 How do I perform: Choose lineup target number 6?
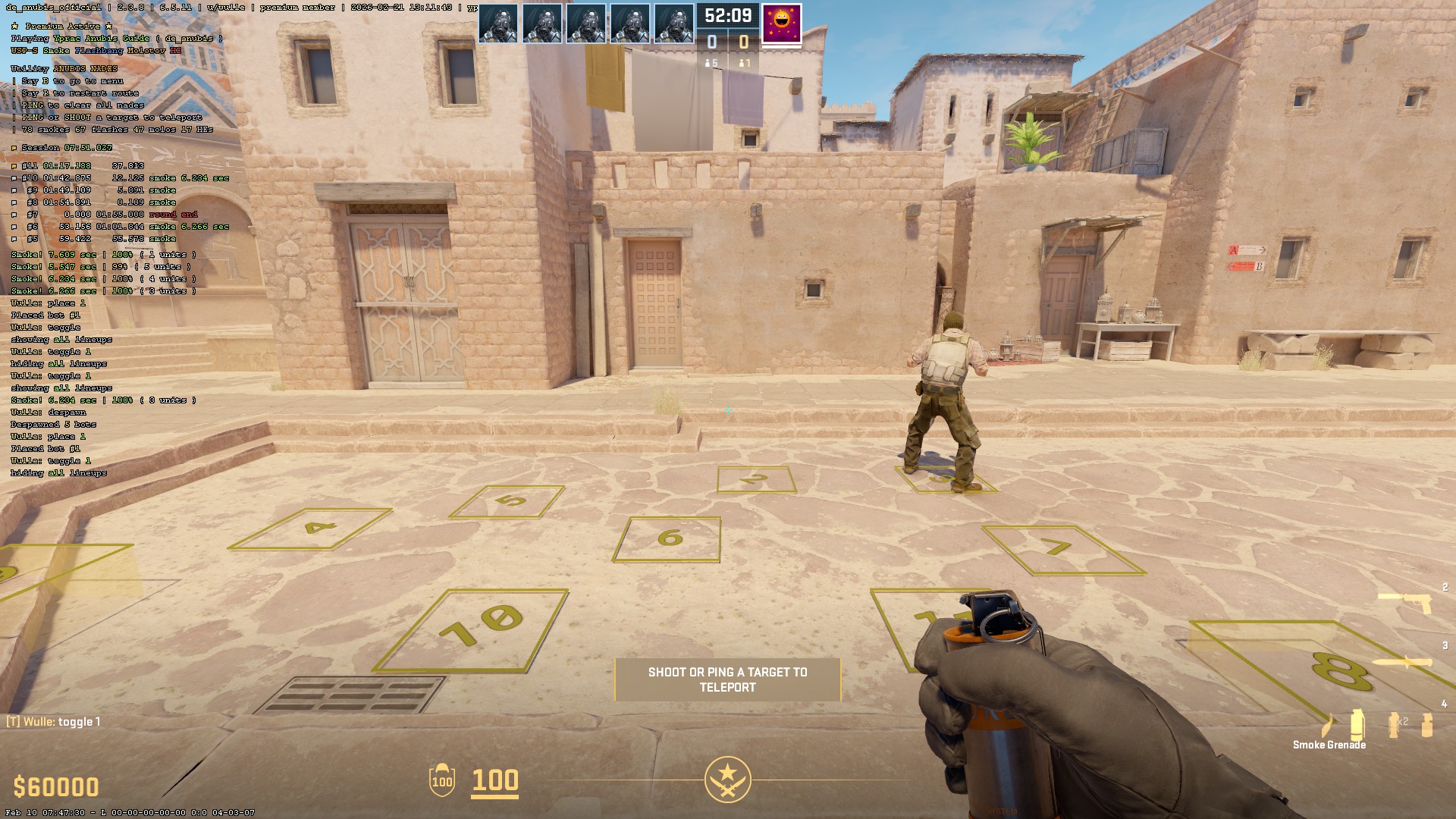[x=667, y=539]
